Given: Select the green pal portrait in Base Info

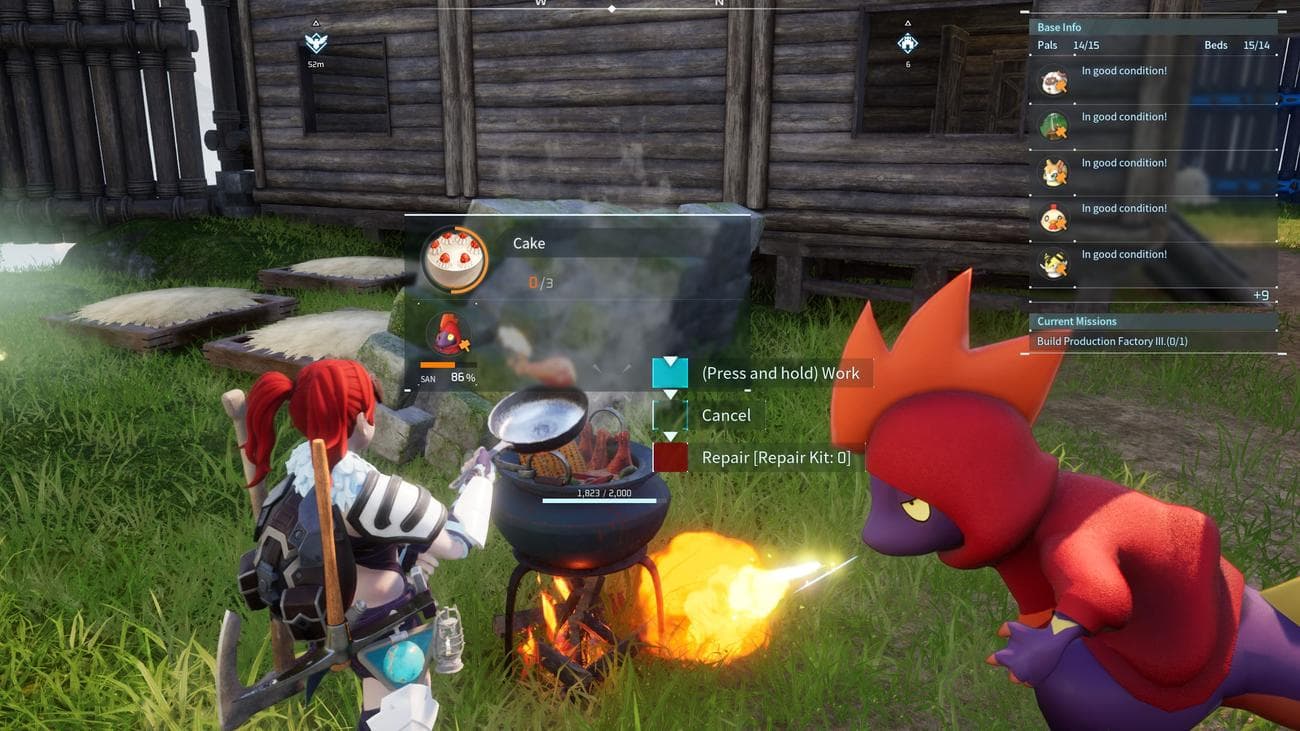Looking at the screenshot, I should (1053, 127).
